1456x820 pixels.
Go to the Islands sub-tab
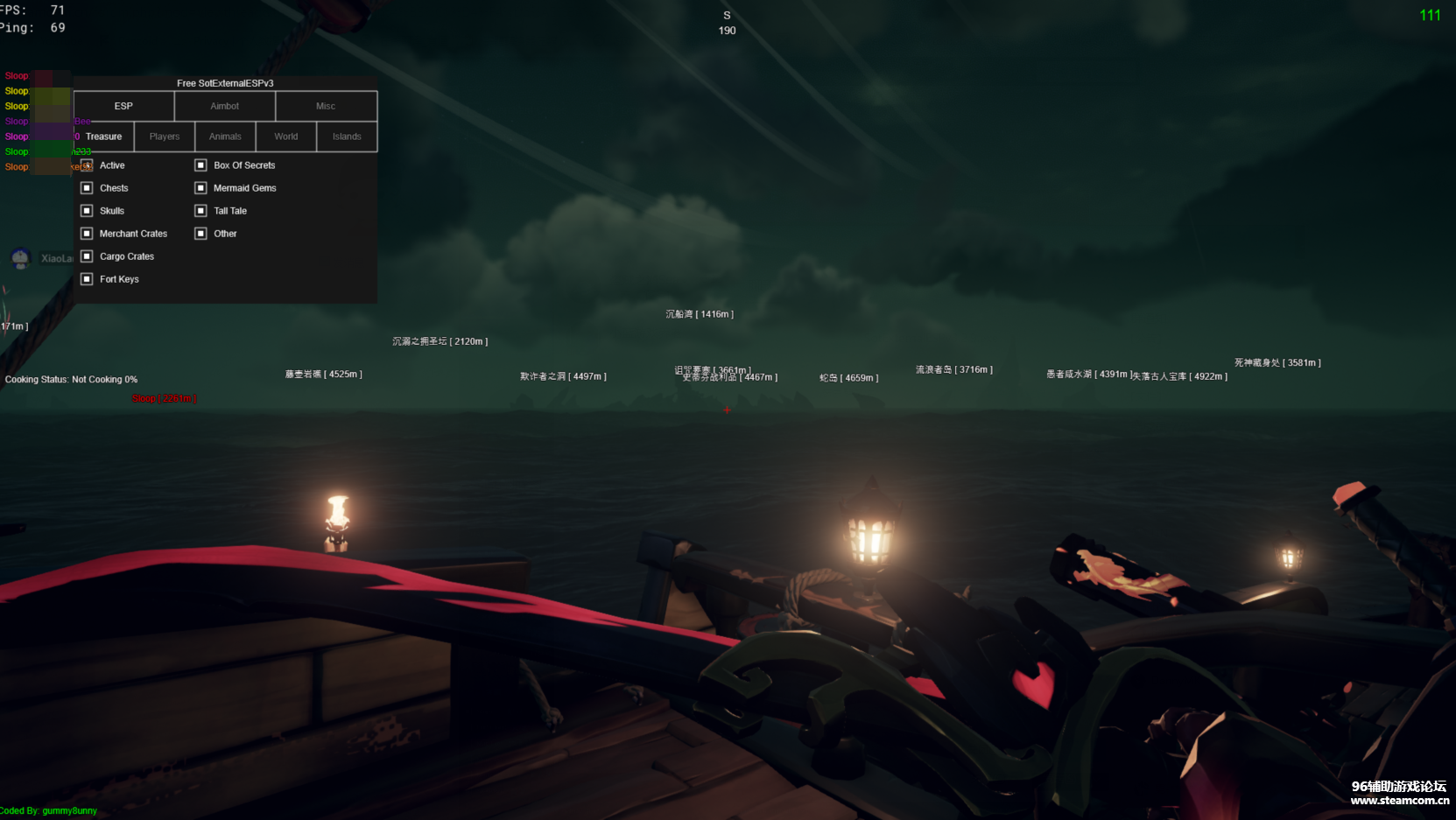point(347,137)
